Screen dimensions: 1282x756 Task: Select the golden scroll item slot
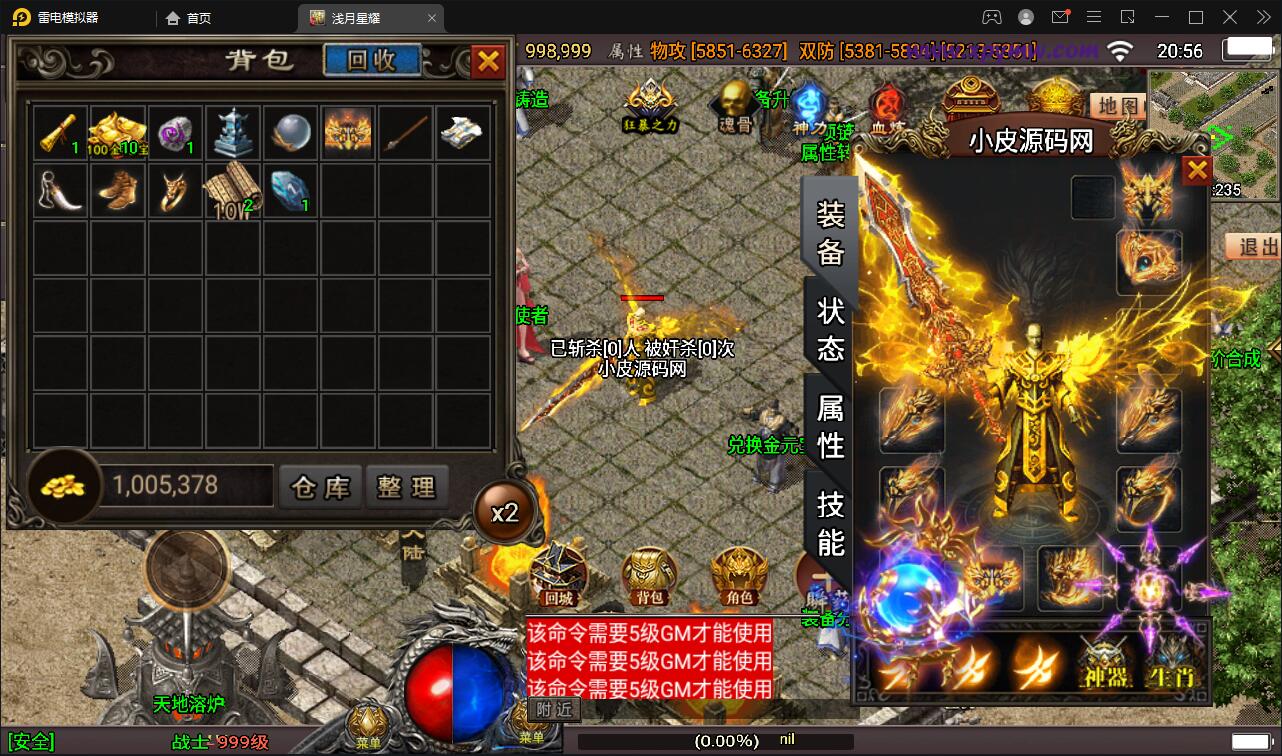pyautogui.click(x=61, y=133)
